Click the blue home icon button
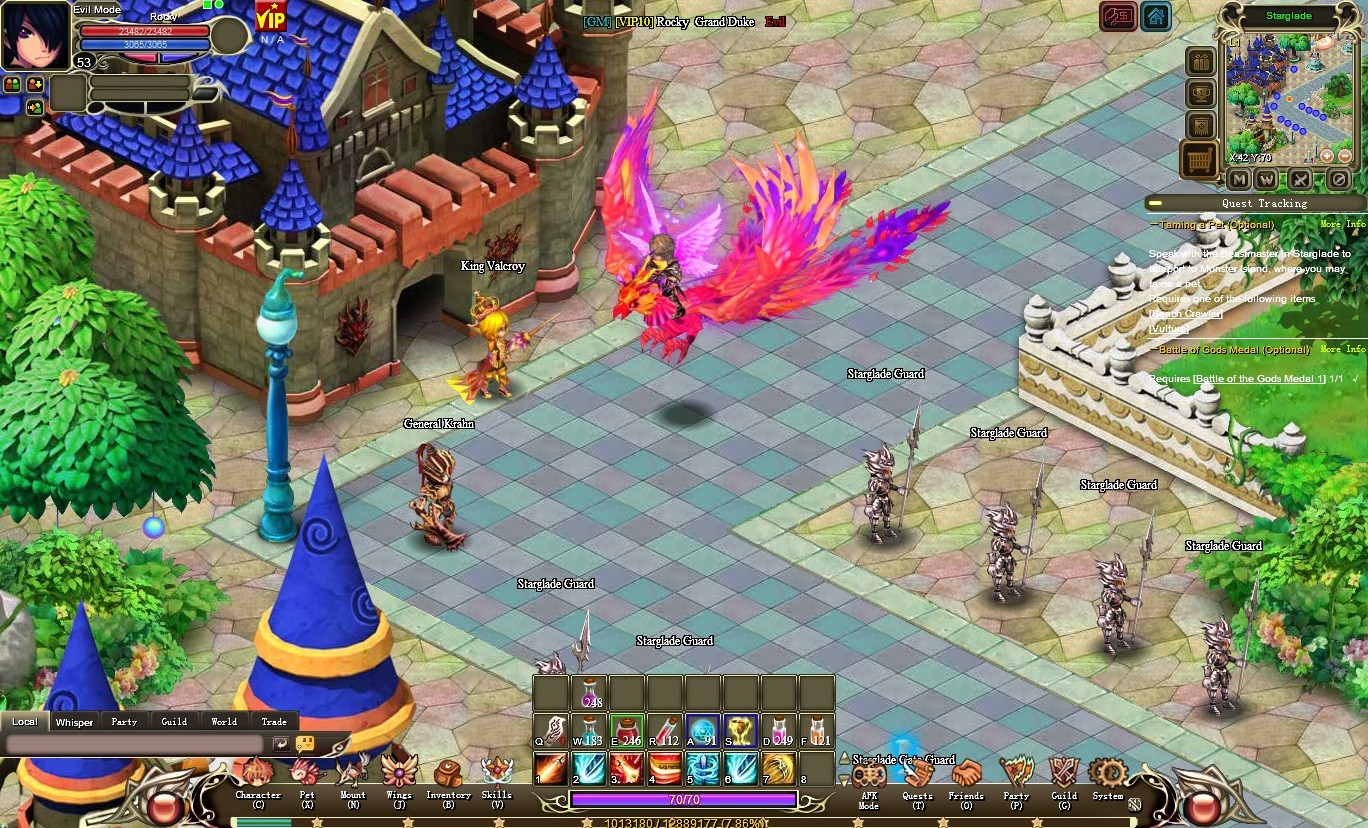 click(x=1156, y=17)
